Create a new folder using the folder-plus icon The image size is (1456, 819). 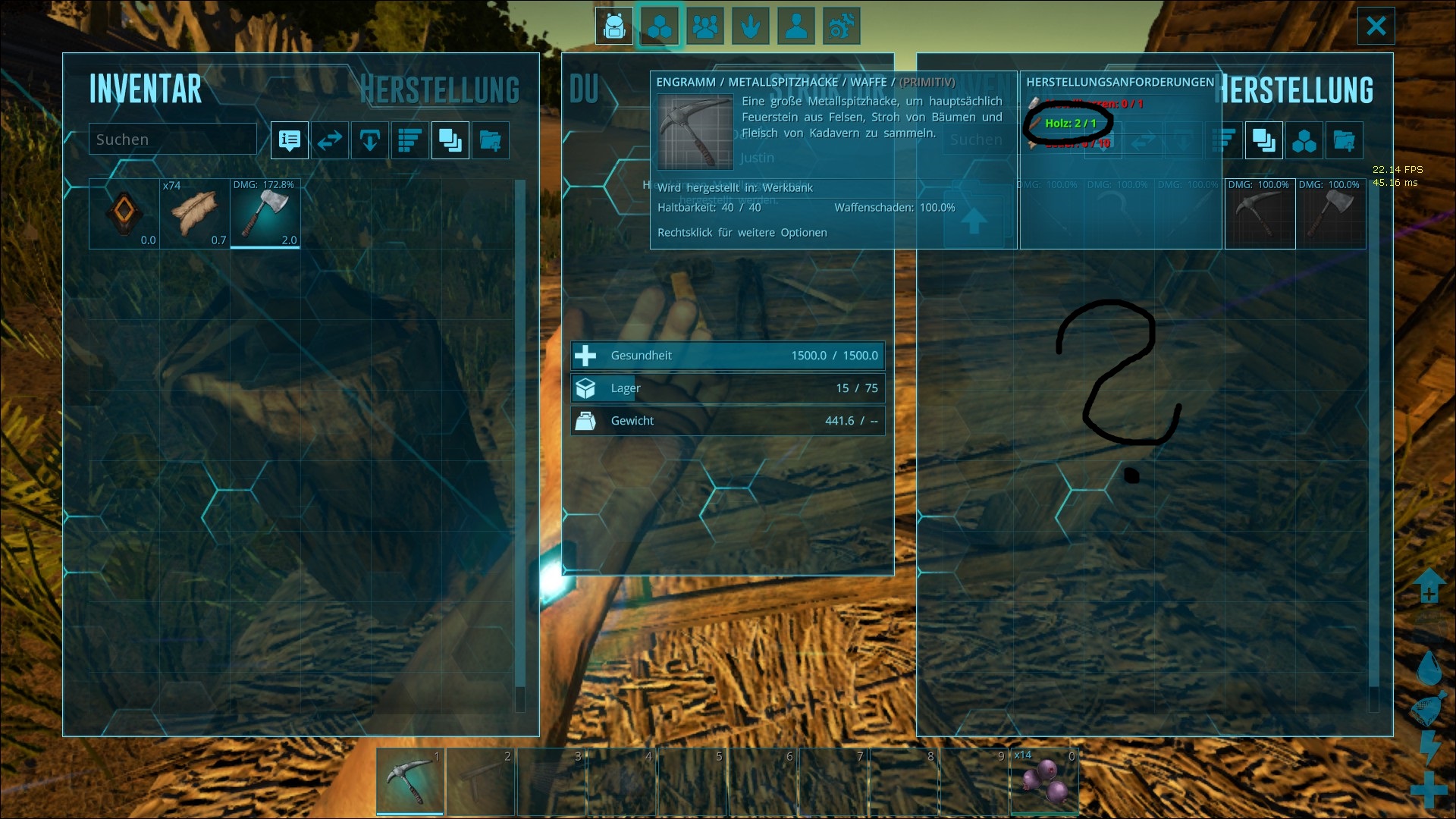(491, 140)
